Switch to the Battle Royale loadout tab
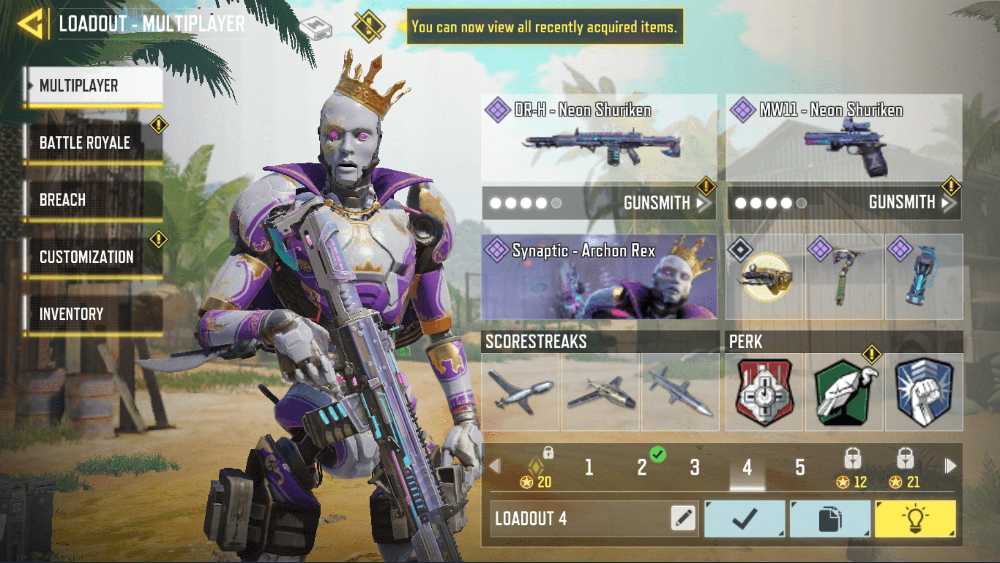The image size is (1000, 563). [92, 143]
